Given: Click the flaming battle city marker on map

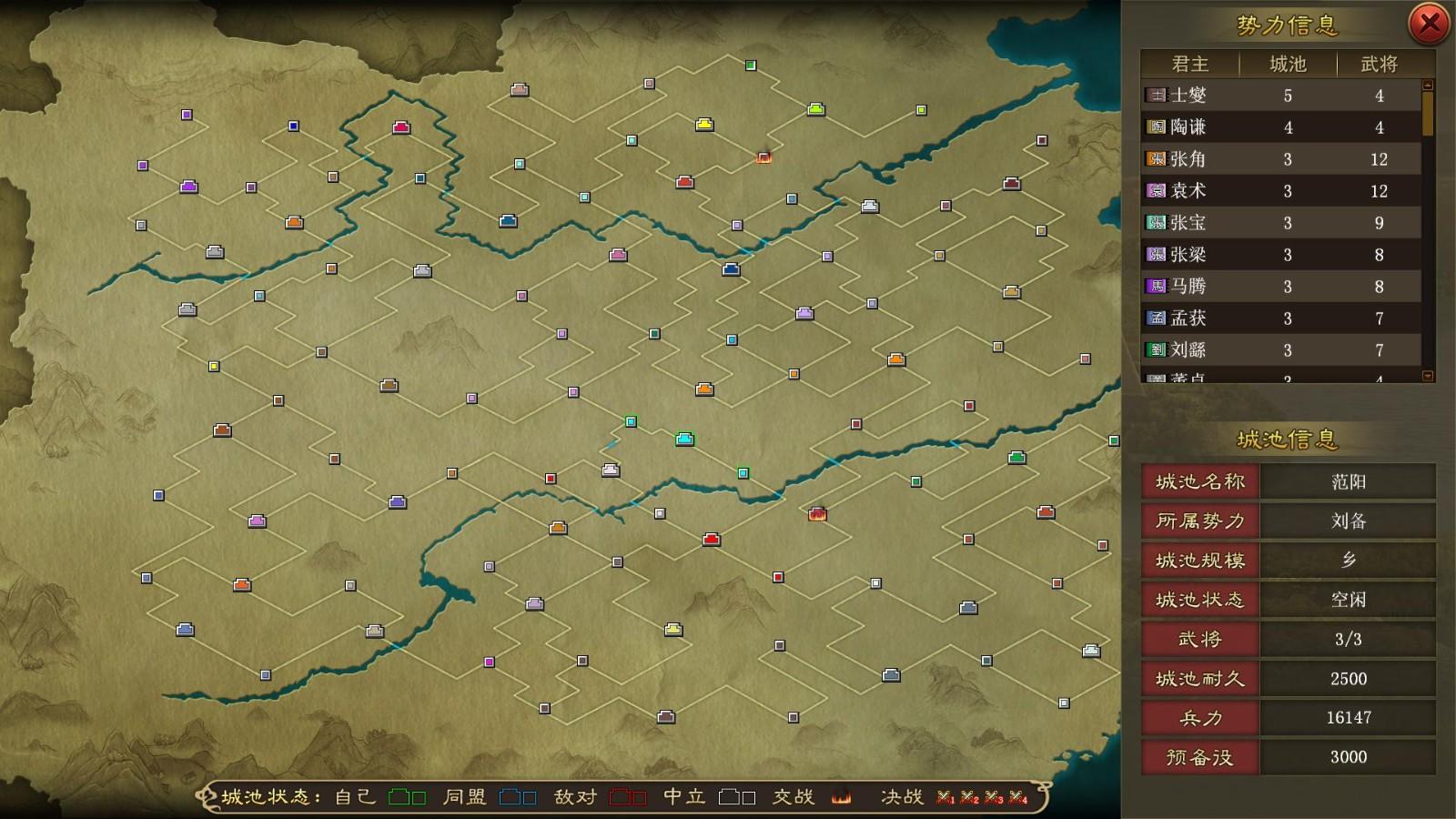Looking at the screenshot, I should click(816, 516).
